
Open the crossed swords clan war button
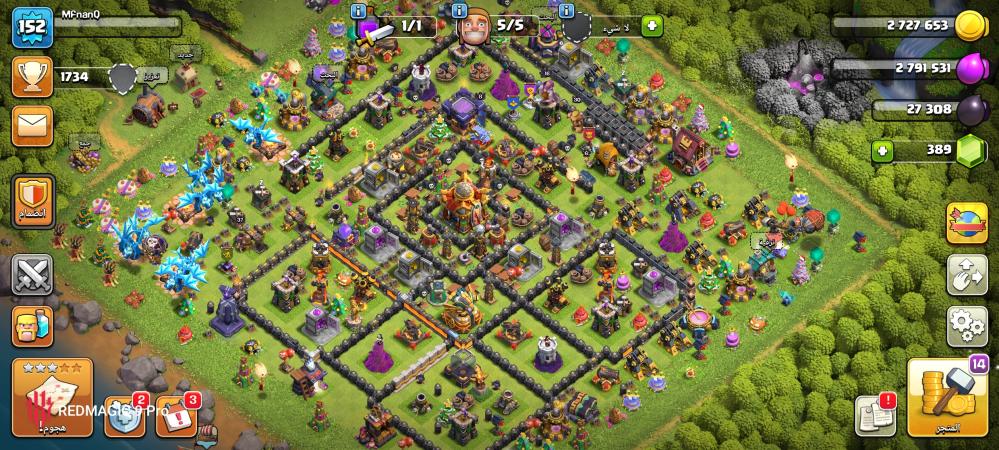tap(31, 274)
